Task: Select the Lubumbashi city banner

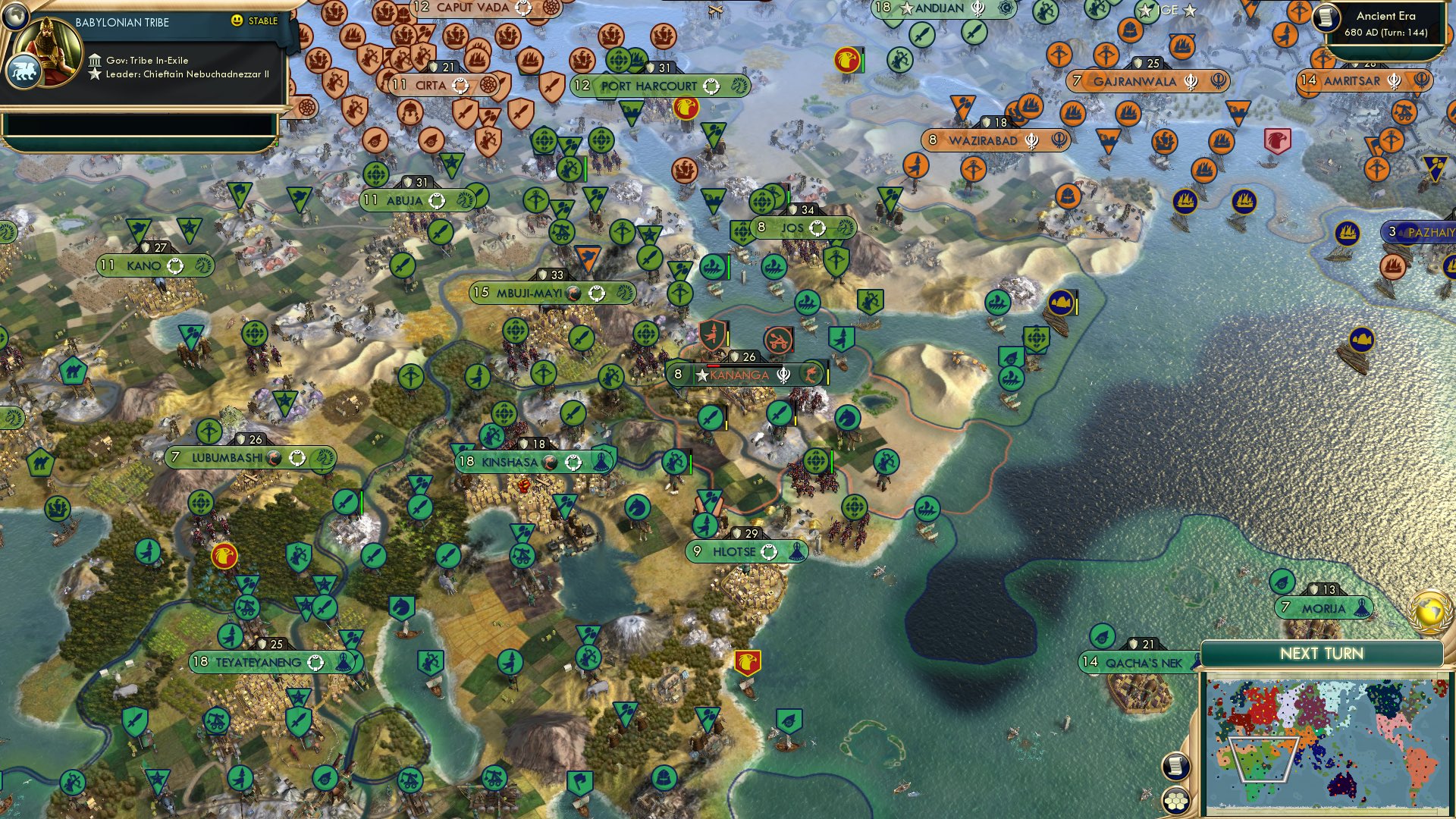Action: point(227,457)
